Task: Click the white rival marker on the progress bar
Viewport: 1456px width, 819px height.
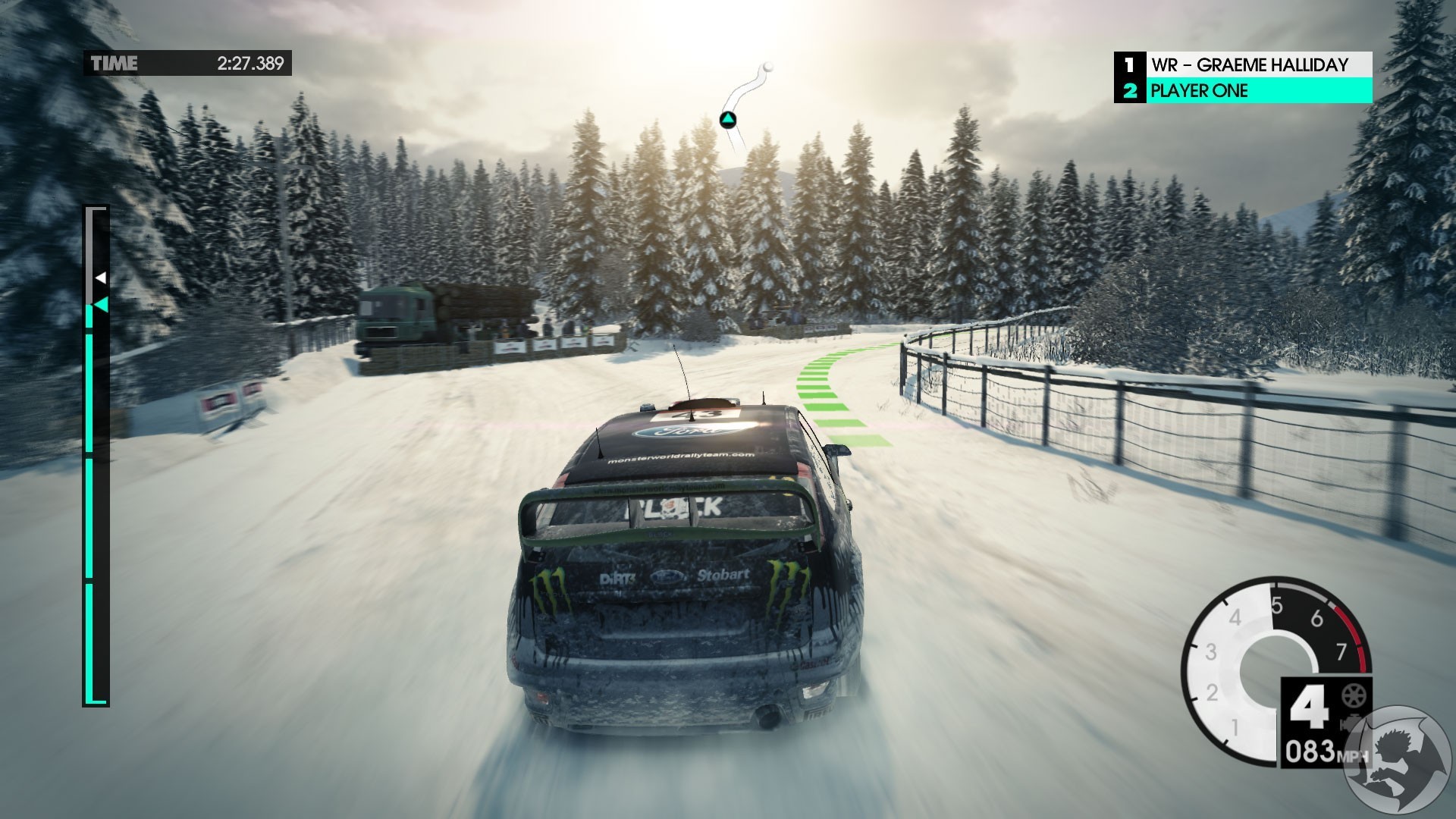Action: tap(100, 278)
